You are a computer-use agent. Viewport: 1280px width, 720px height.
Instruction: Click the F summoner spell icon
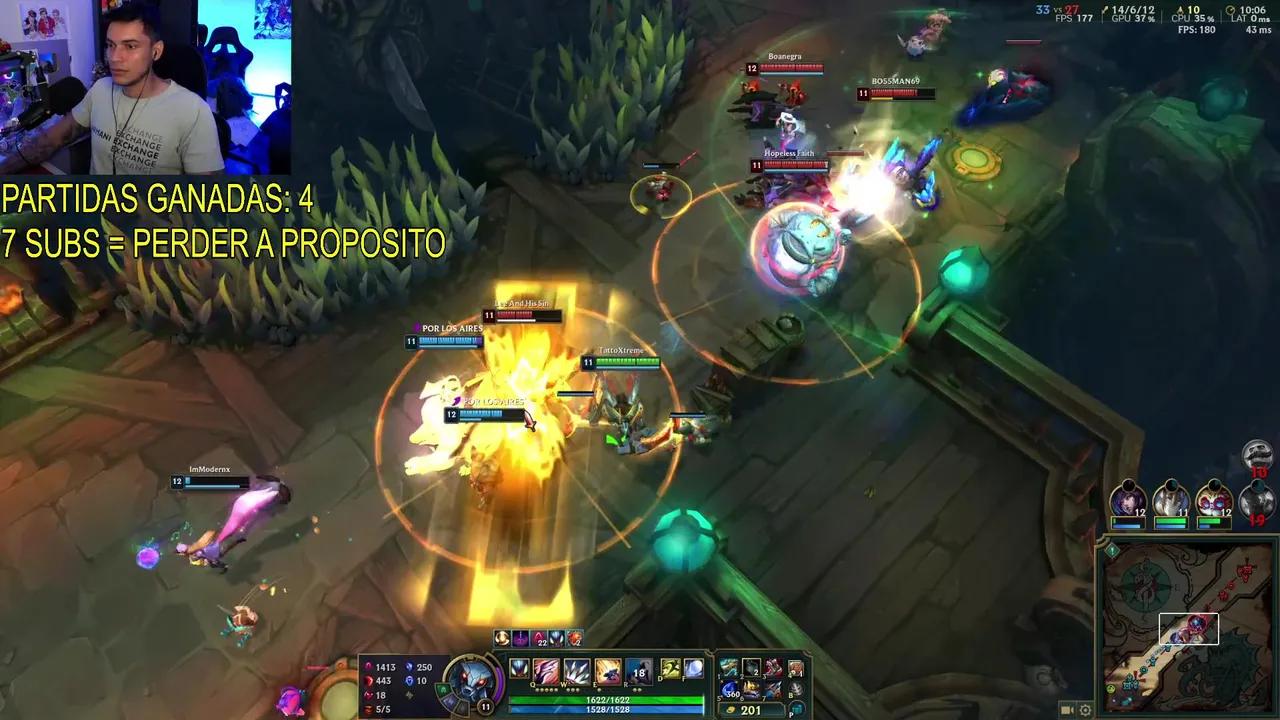point(692,670)
